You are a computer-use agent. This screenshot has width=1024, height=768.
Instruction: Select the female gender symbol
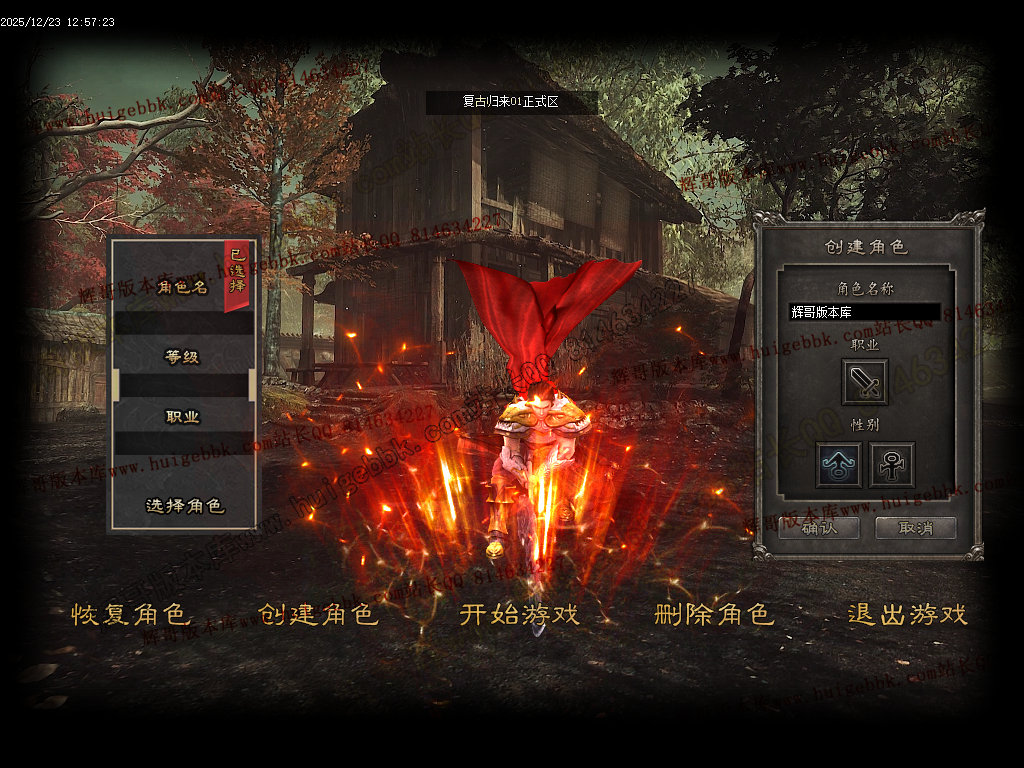[x=891, y=465]
